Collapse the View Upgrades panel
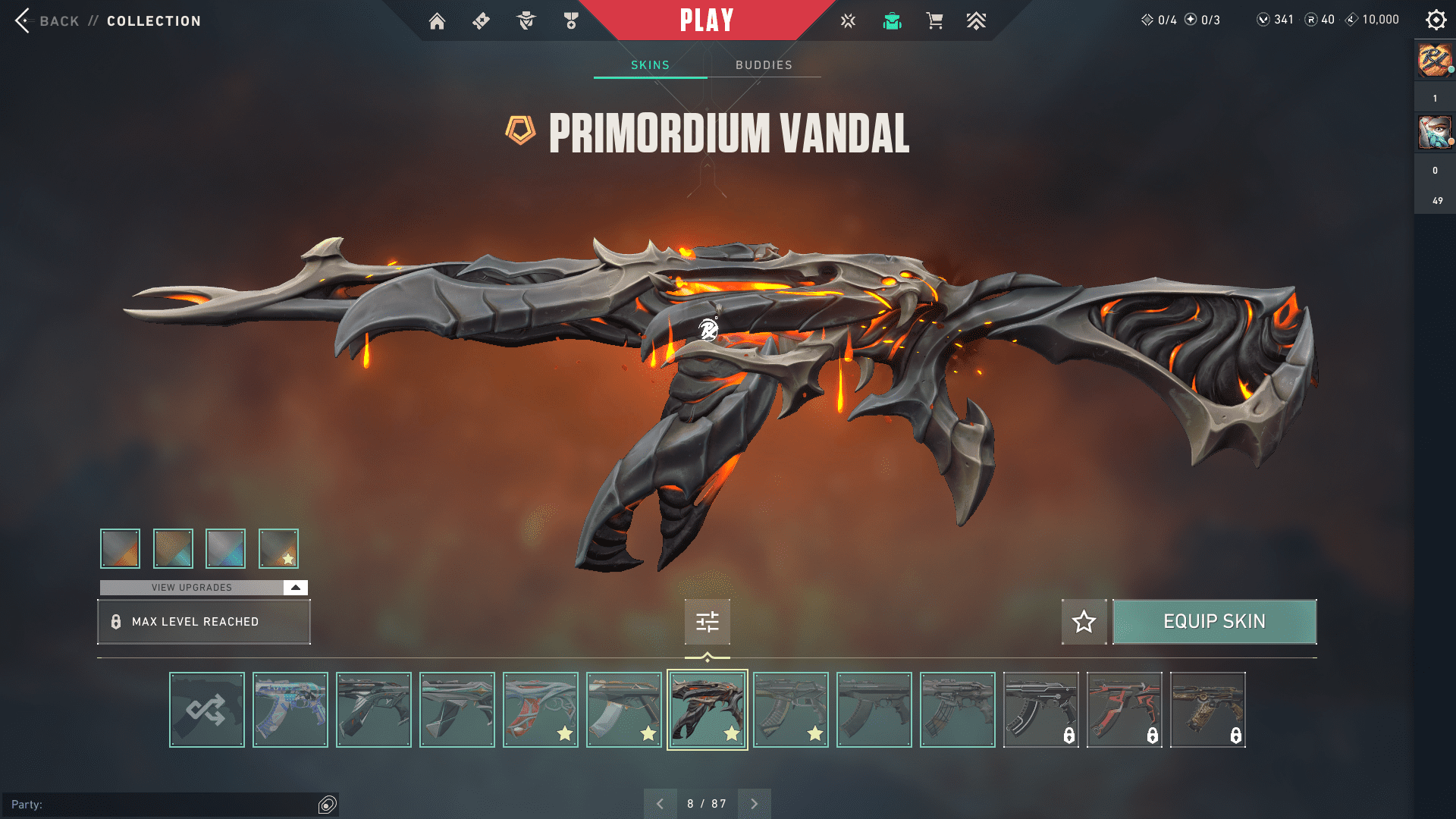 pos(295,588)
